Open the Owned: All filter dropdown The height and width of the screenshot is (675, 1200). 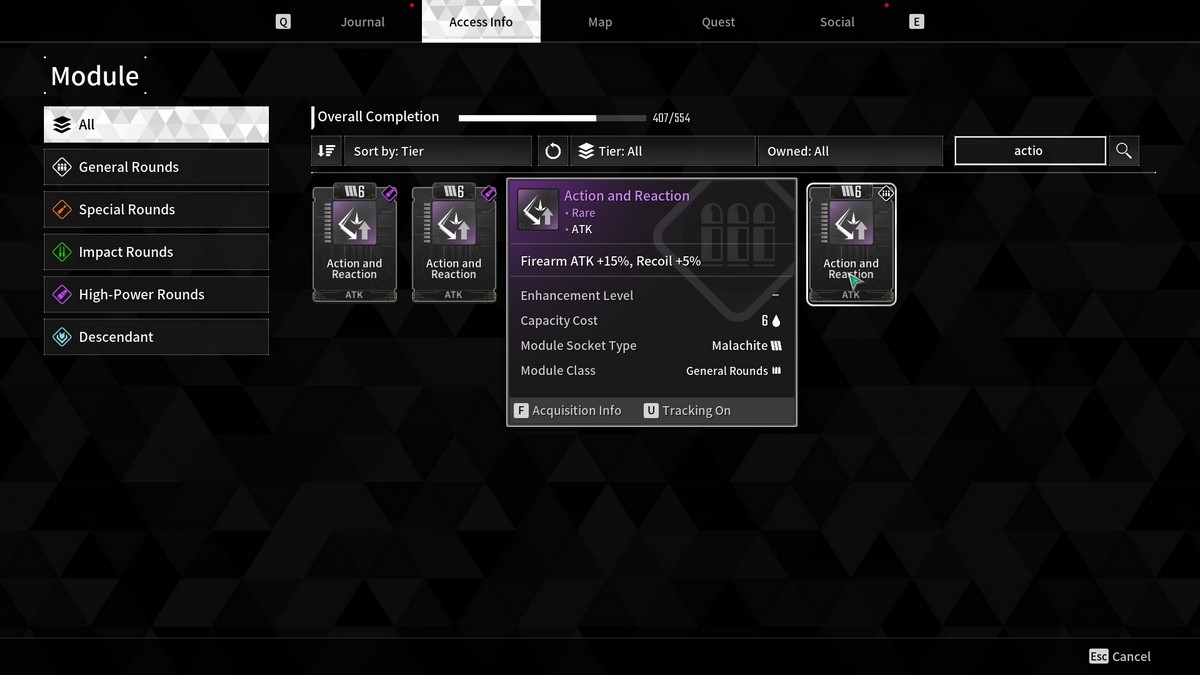[850, 151]
